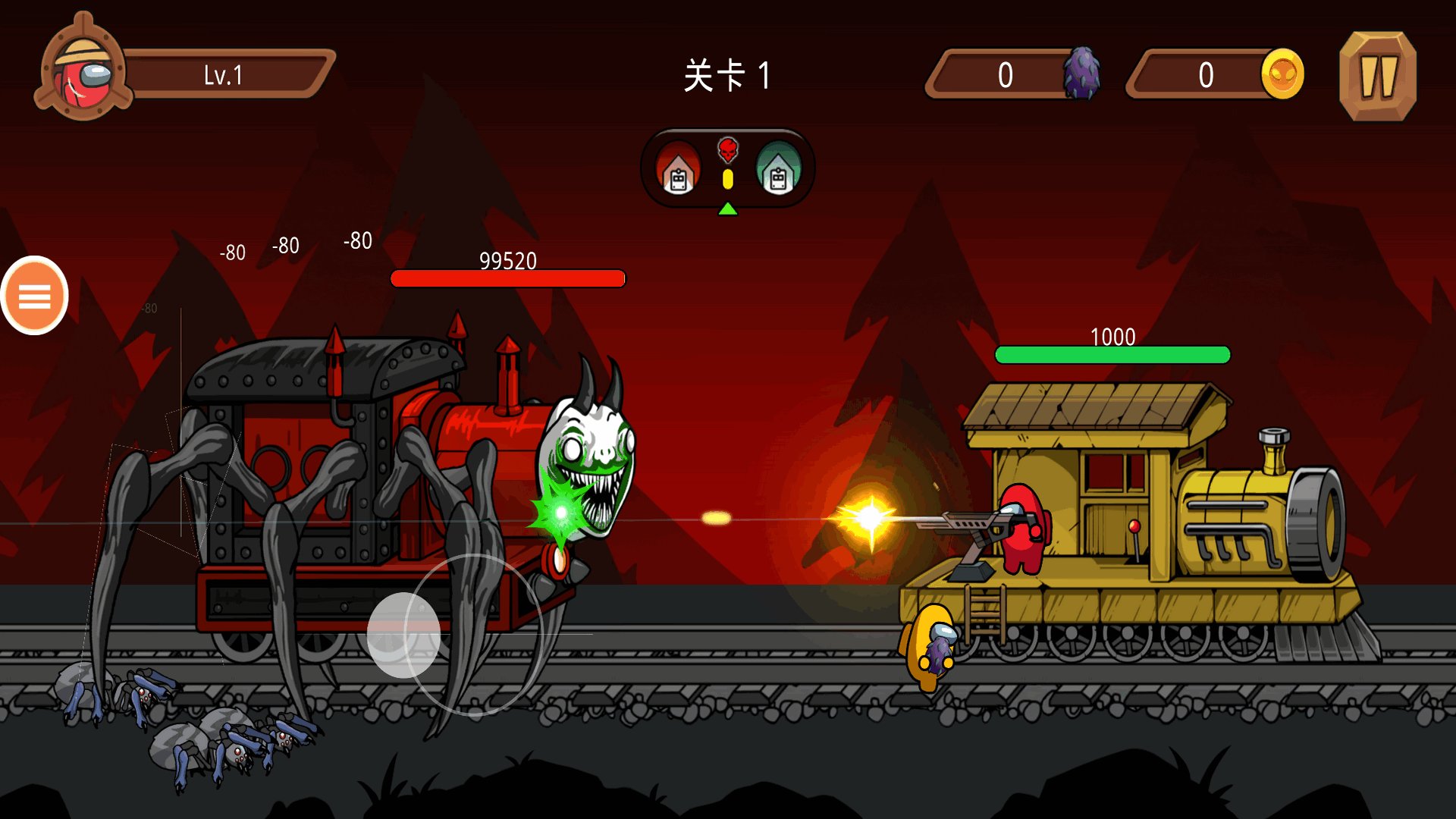Click the gold coin currency icon

pyautogui.click(x=1282, y=74)
